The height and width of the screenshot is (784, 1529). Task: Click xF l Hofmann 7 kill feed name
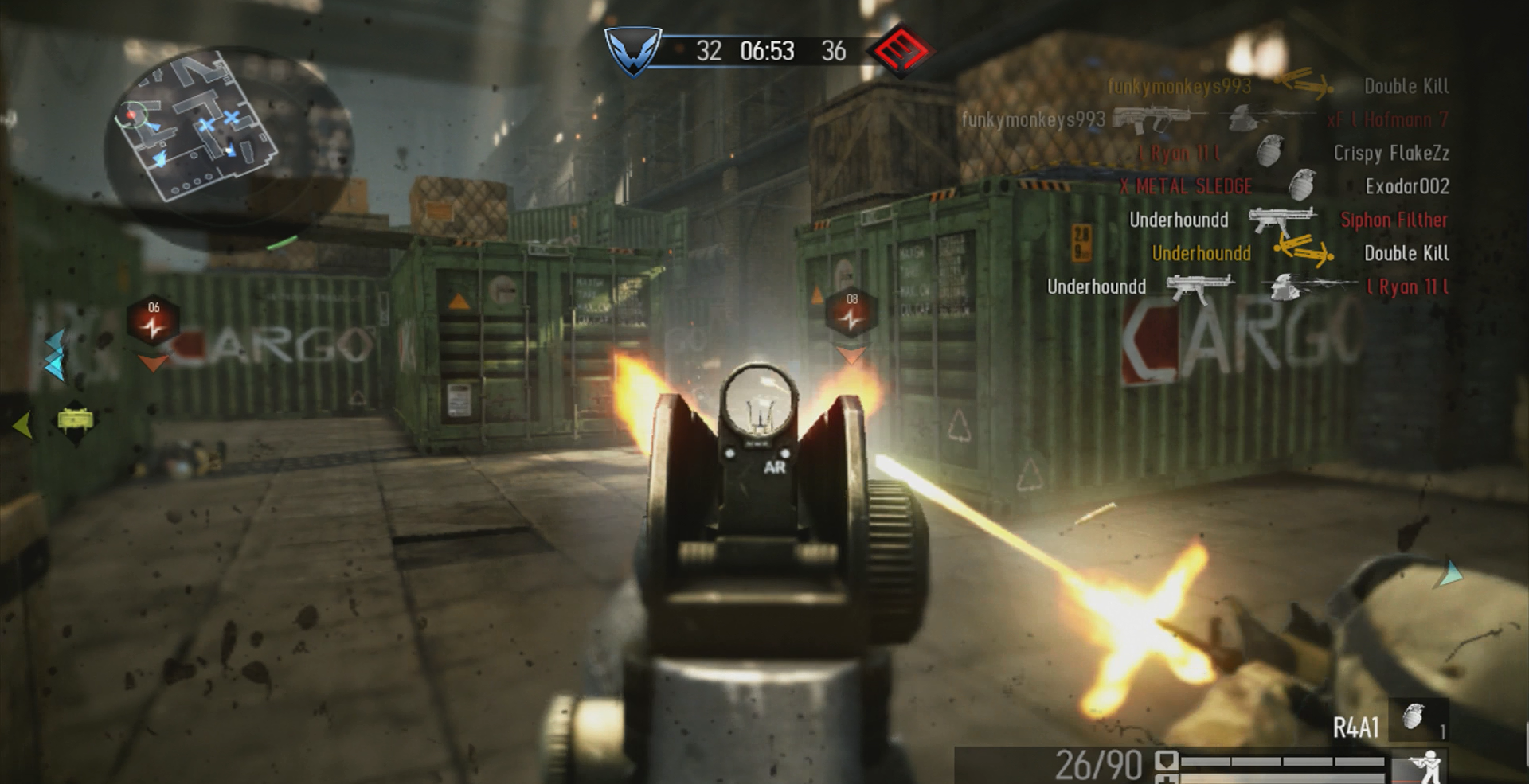point(1388,119)
